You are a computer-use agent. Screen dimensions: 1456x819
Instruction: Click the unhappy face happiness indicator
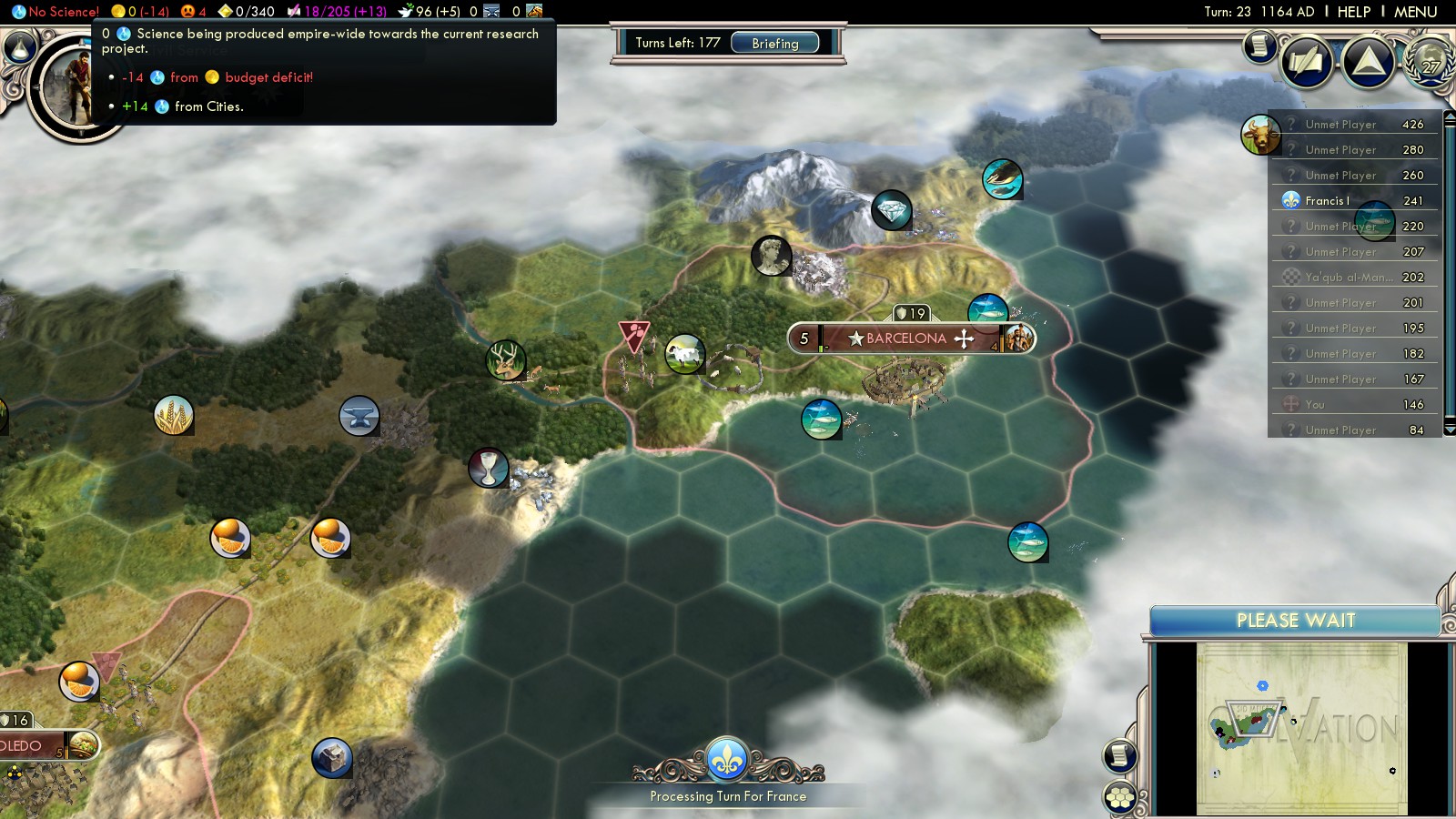[x=193, y=12]
